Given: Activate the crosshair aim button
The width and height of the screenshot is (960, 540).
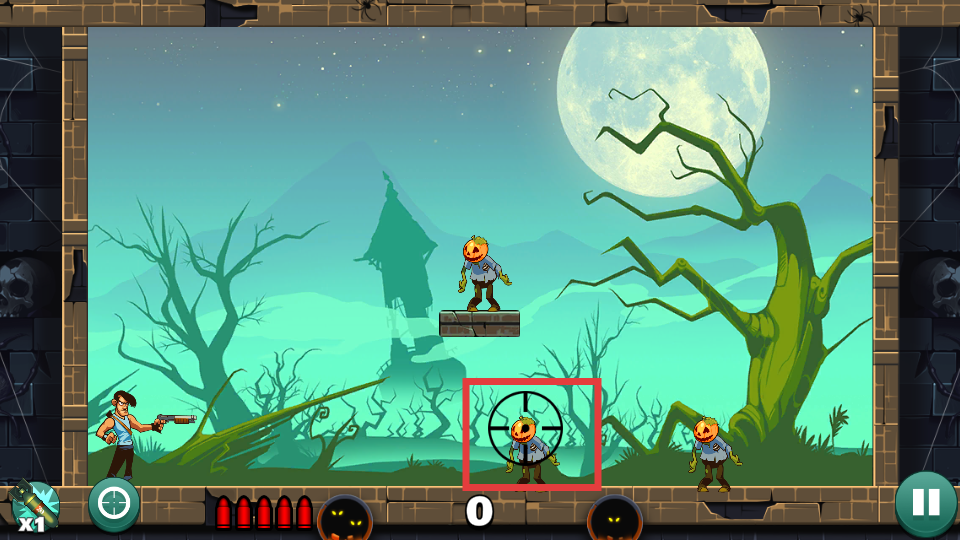Looking at the screenshot, I should pyautogui.click(x=114, y=503).
